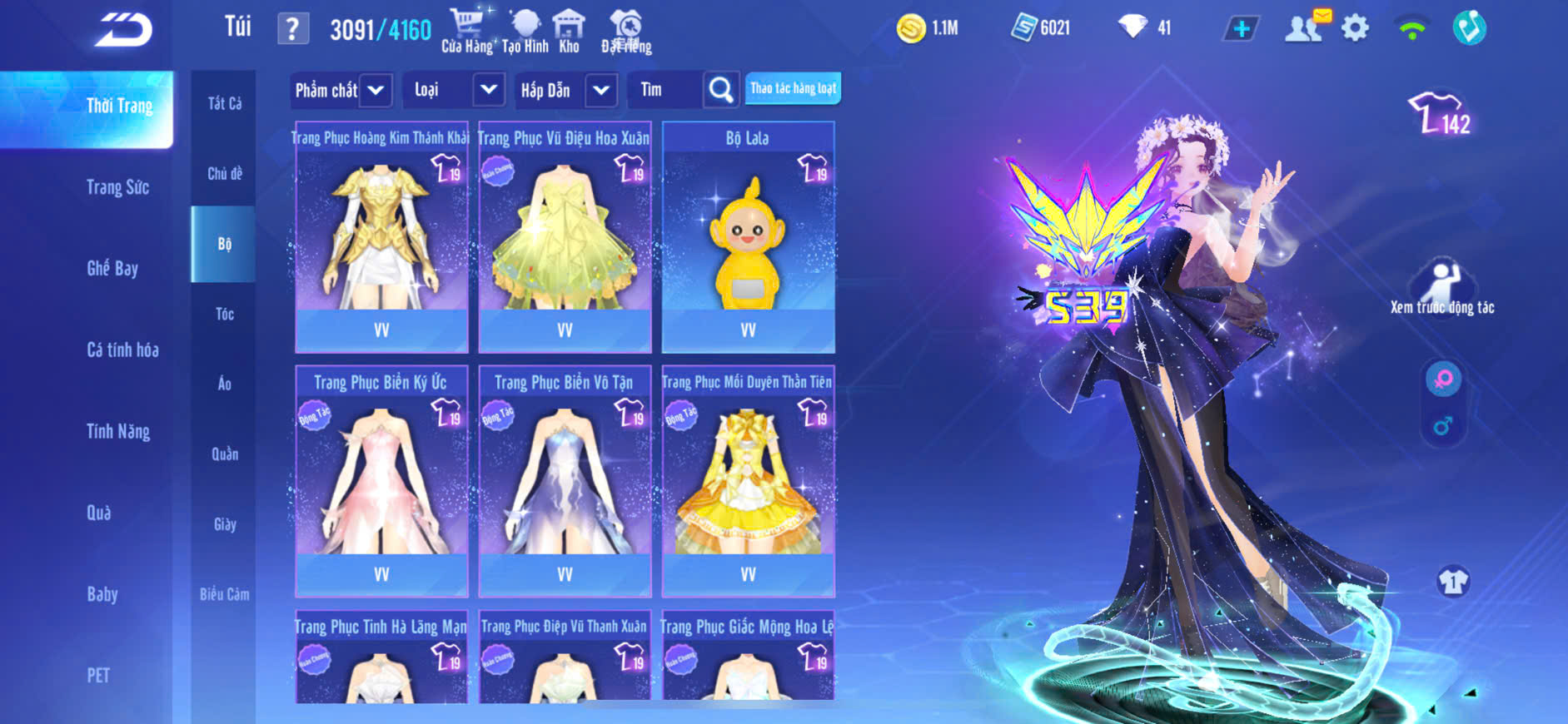Viewport: 1568px width, 724px height.
Task: Click the blue plus top-up button
Action: 1241,29
